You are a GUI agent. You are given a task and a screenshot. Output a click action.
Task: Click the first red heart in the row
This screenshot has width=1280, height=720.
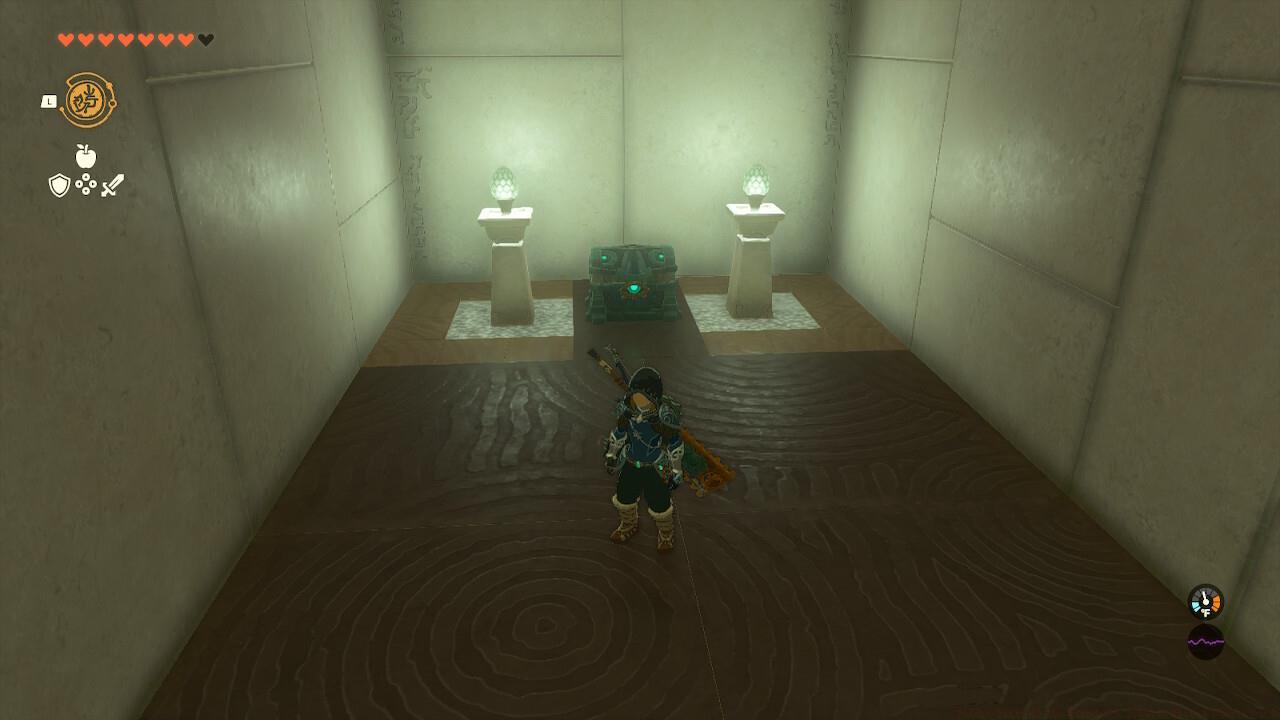[x=66, y=39]
